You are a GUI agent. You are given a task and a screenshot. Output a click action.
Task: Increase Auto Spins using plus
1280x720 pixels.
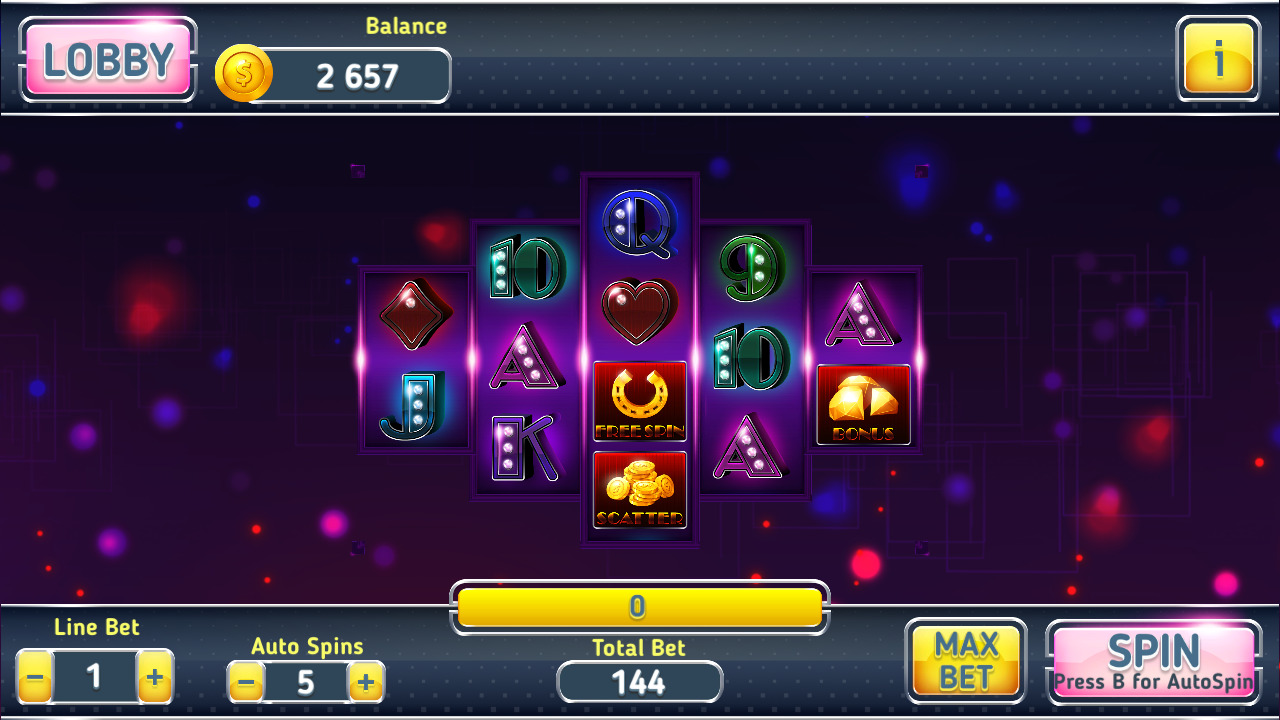(x=366, y=682)
